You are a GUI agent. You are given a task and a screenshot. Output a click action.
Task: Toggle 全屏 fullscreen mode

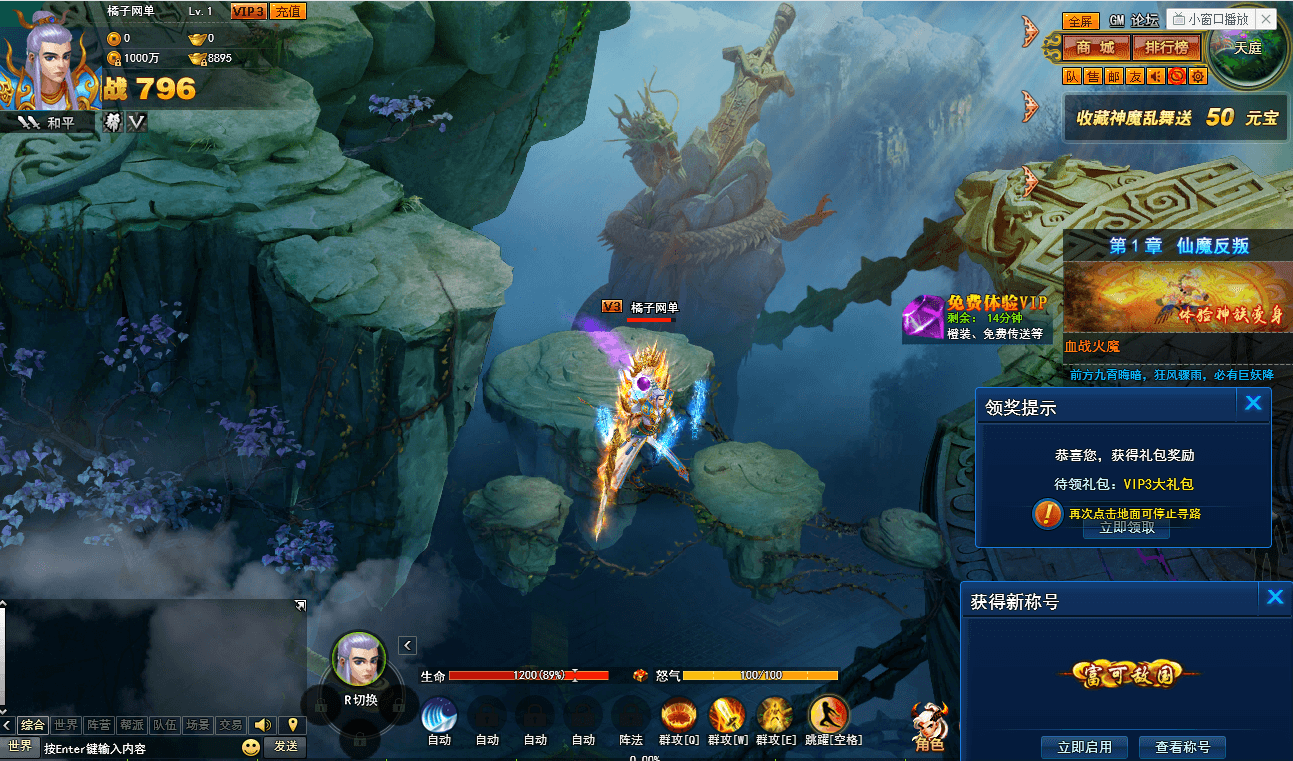(x=1080, y=21)
